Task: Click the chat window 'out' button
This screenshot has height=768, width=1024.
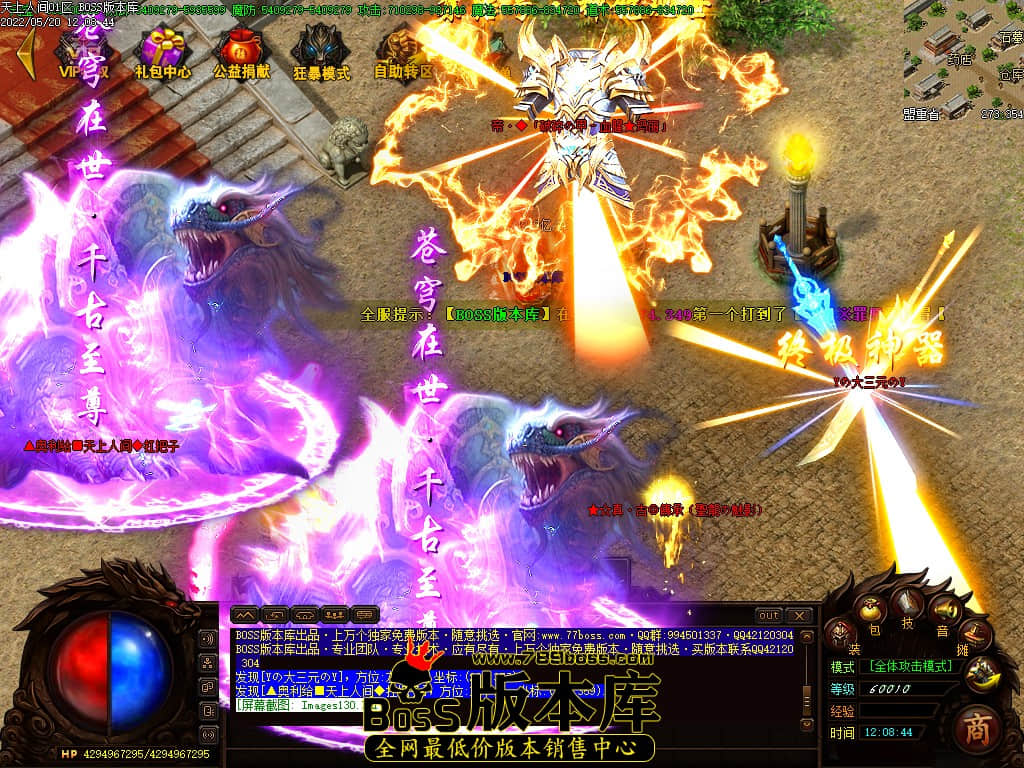Action: click(x=768, y=615)
